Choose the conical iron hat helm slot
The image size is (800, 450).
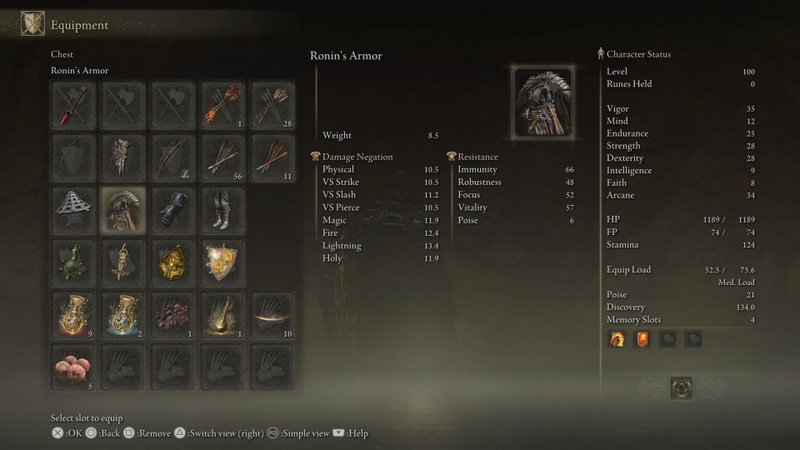(74, 209)
